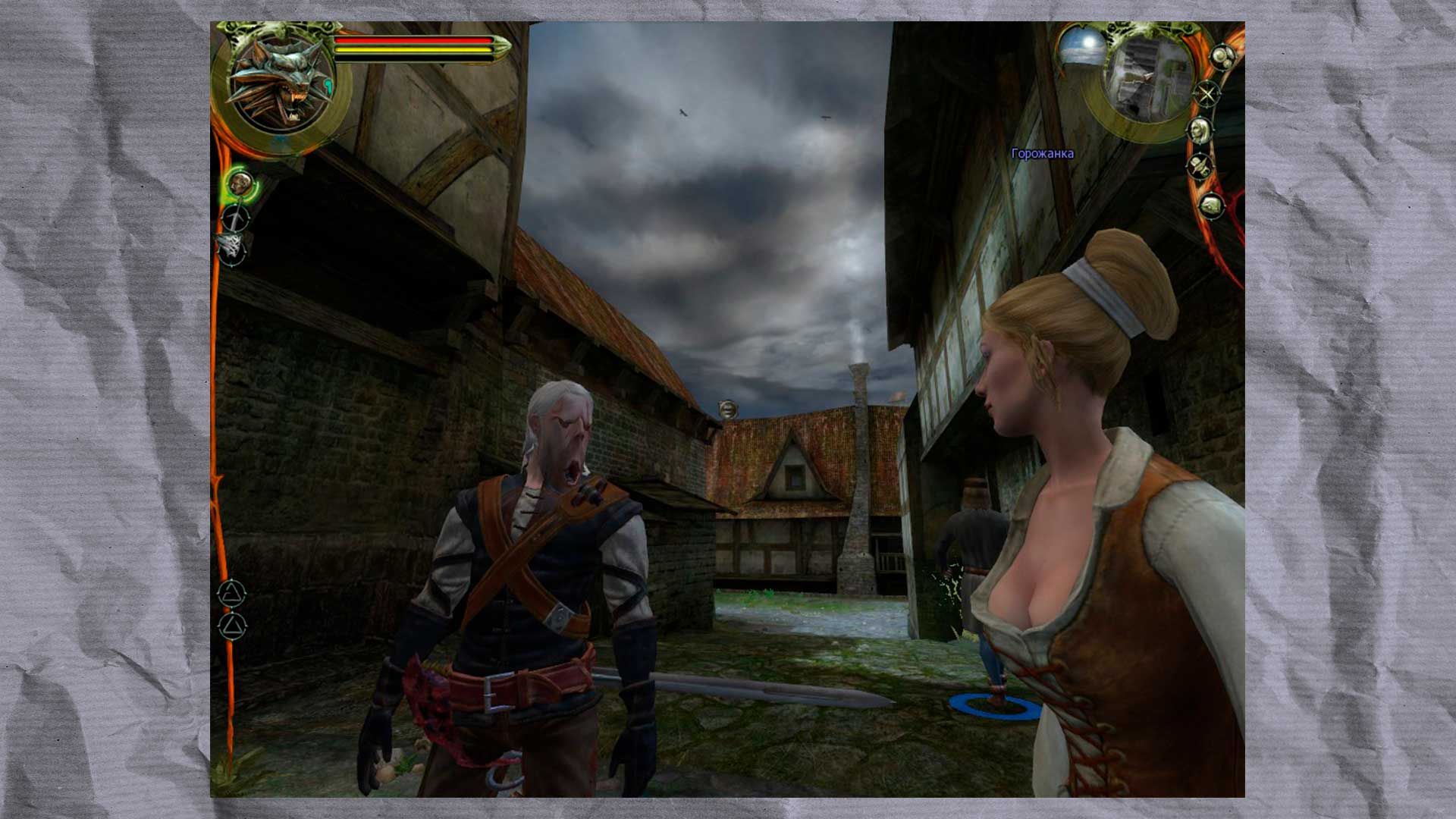Screen dimensions: 1456x819
Task: Select the group fighting style claw icon
Action: click(x=231, y=249)
